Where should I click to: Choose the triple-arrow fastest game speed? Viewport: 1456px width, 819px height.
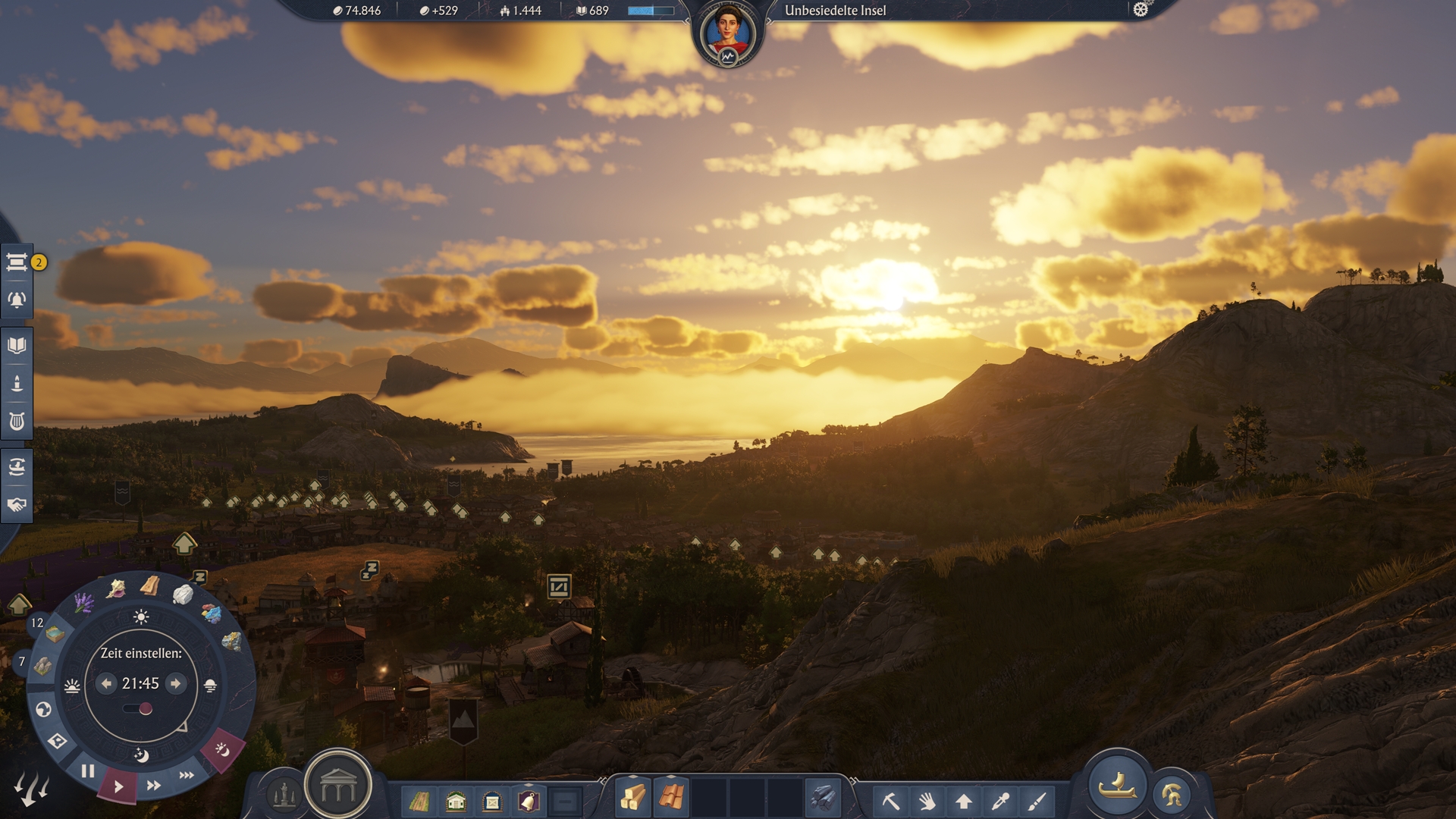[187, 775]
